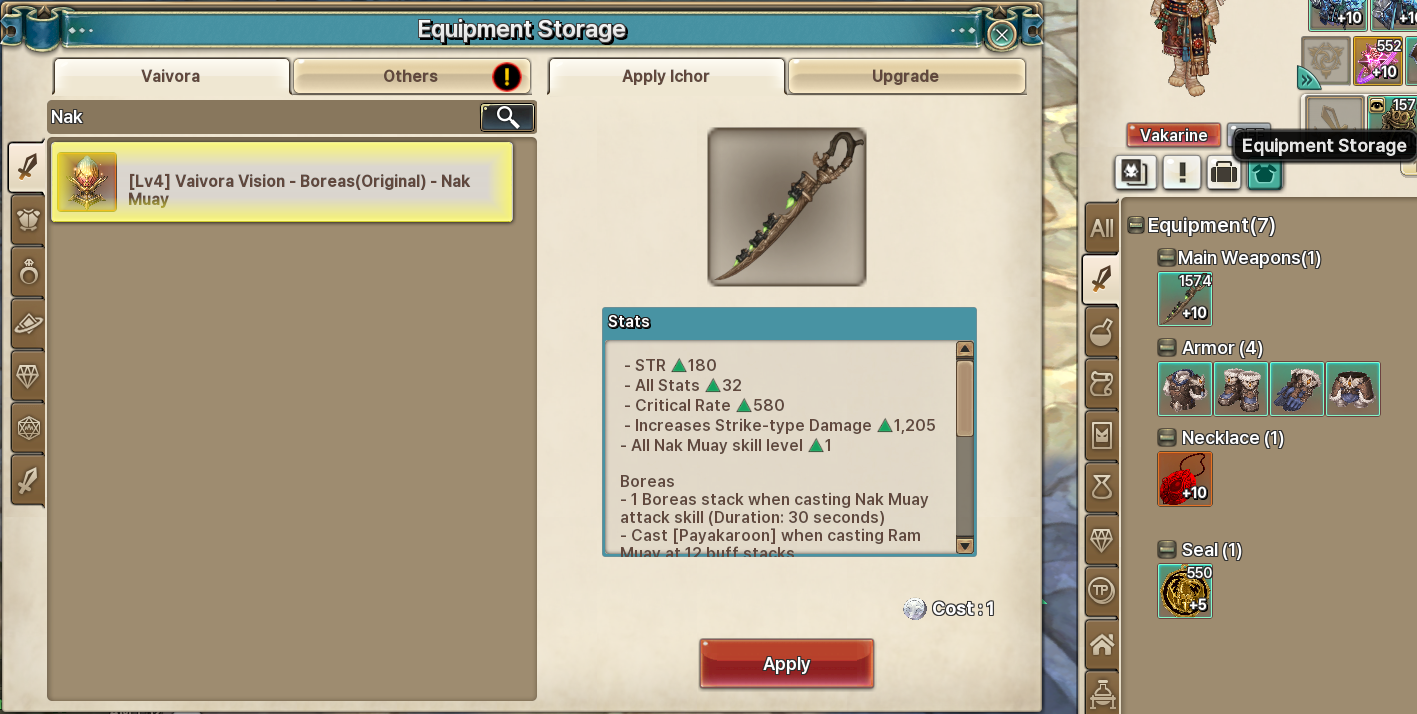
Task: Collapse the Armor category
Action: click(1167, 348)
